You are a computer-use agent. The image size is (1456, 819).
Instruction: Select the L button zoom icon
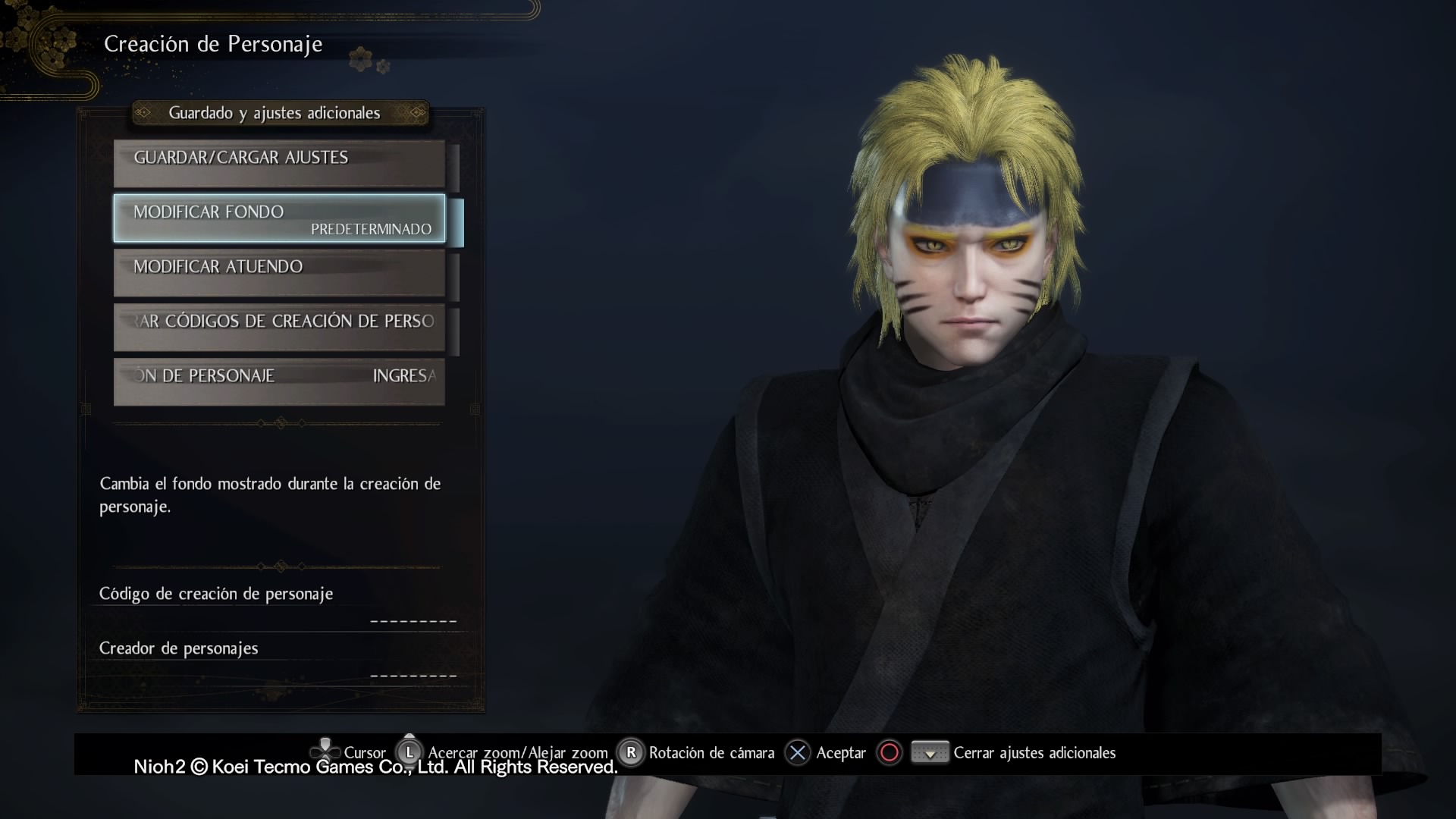point(409,752)
